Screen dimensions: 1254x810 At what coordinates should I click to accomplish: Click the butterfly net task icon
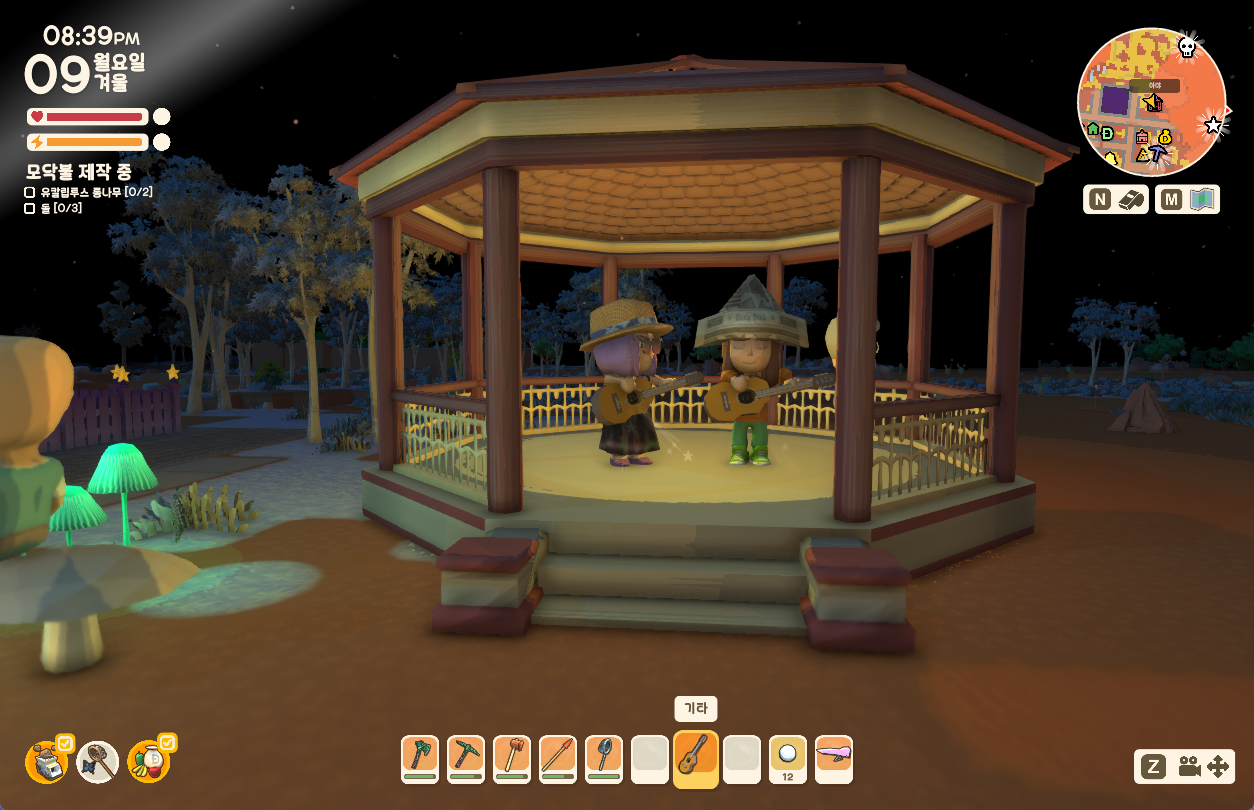coord(98,762)
